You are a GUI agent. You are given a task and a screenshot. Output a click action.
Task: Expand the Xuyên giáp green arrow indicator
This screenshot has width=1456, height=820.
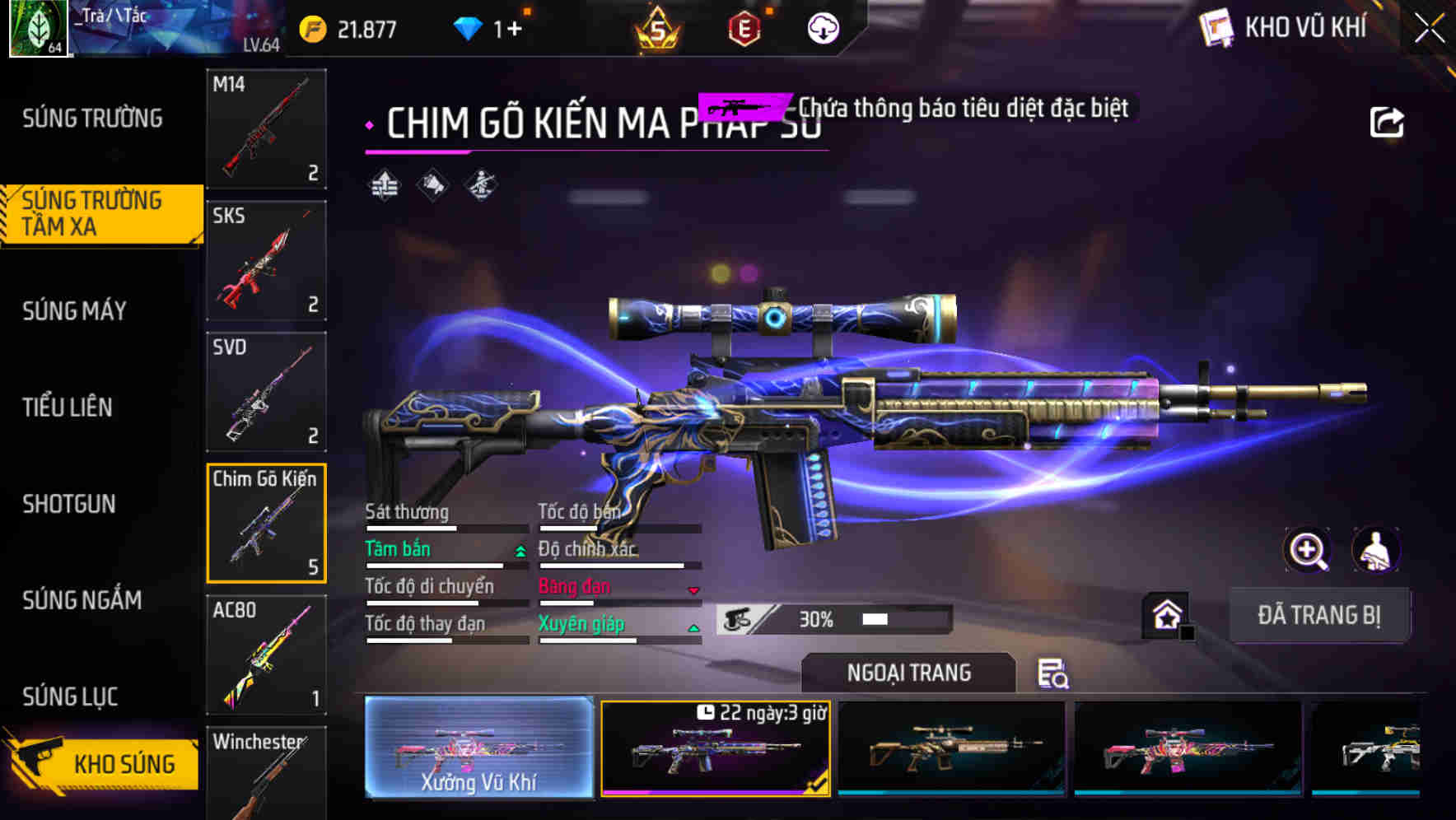pyautogui.click(x=693, y=627)
